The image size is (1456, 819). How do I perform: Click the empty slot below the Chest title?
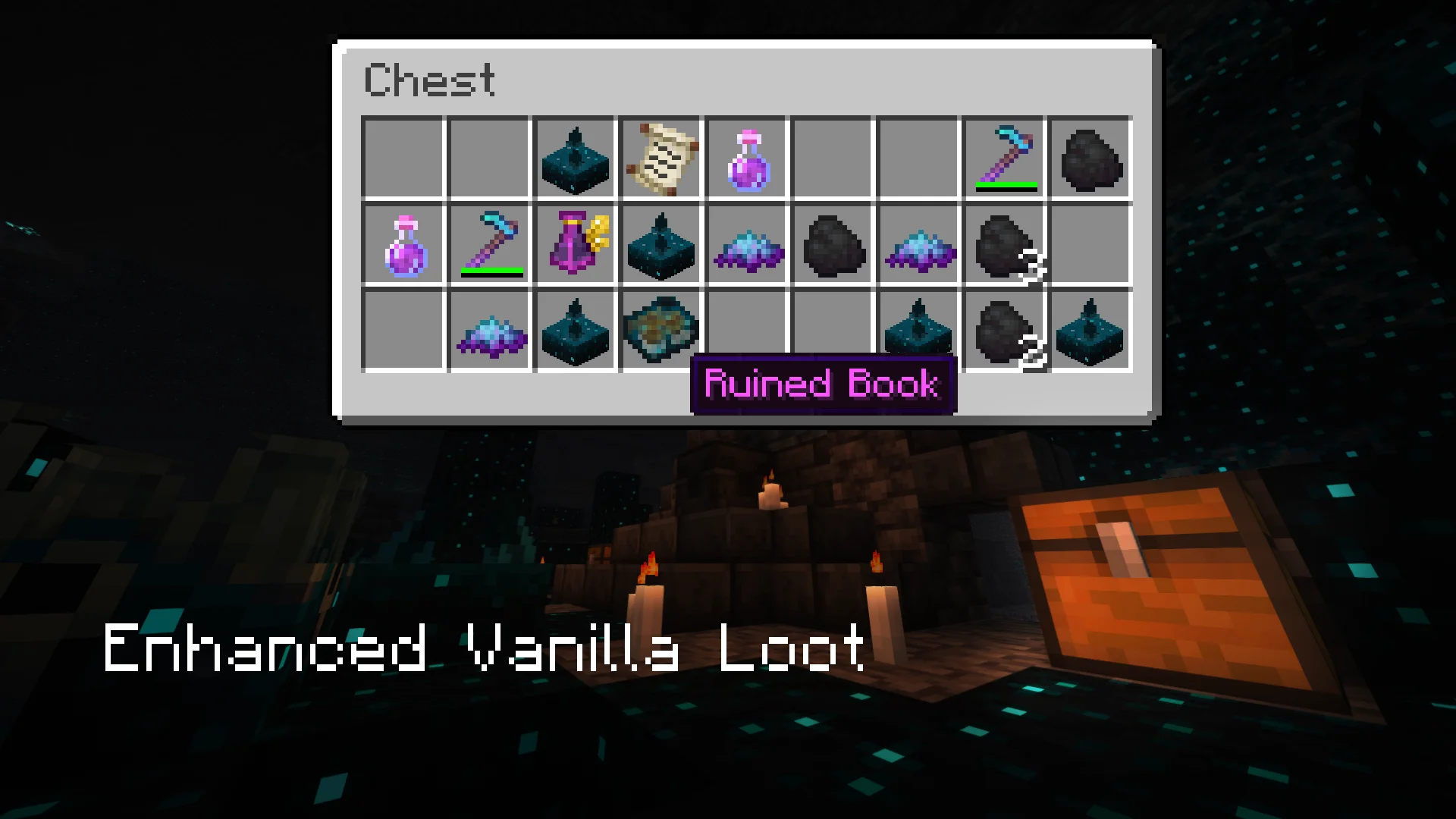(402, 157)
